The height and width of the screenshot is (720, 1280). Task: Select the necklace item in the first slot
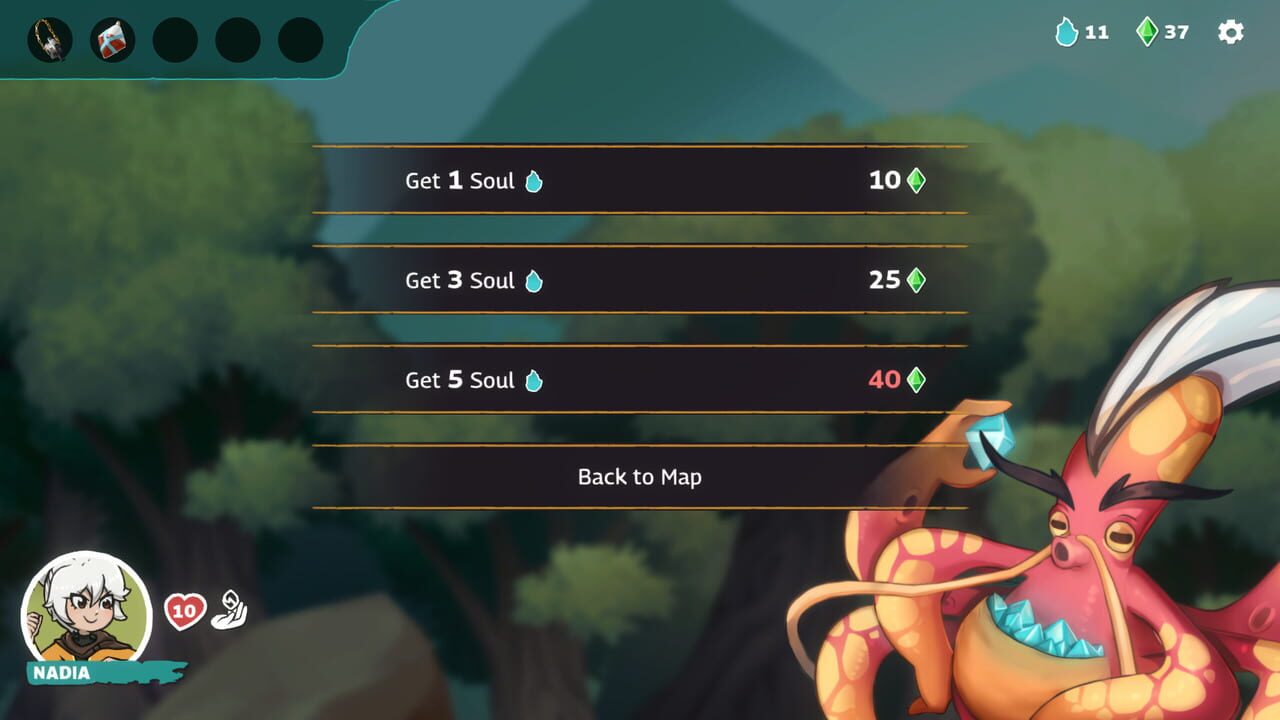48,40
